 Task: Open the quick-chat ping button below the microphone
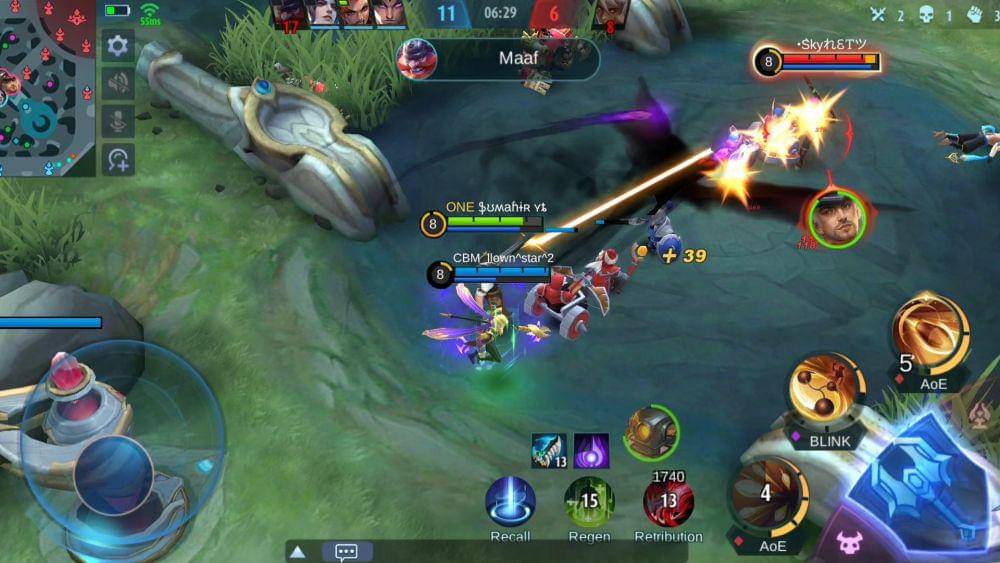[118, 159]
